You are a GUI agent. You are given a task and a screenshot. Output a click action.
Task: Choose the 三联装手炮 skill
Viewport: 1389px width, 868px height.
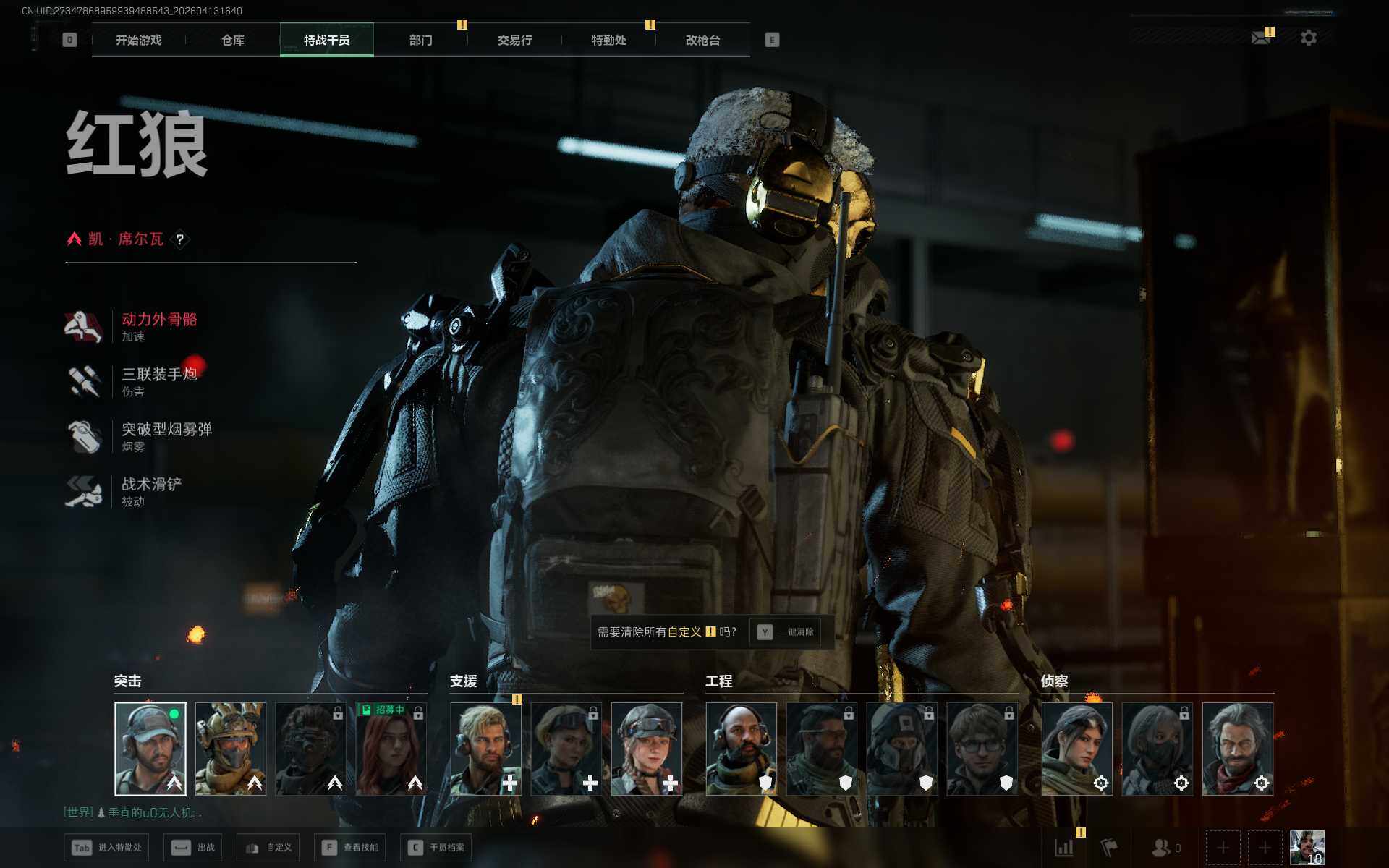[158, 382]
